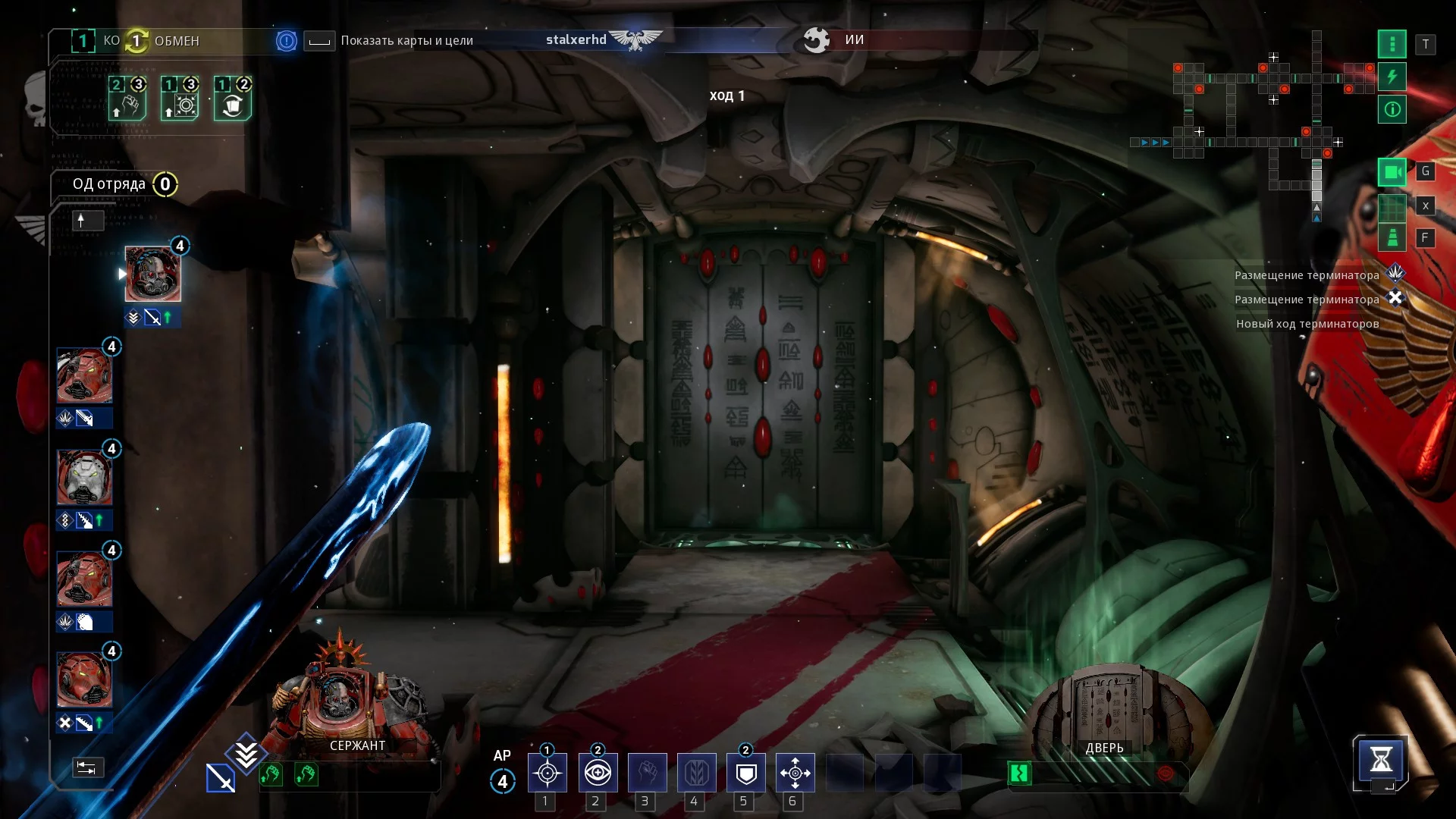Toggle the lightning bolt button
The image size is (1456, 819).
point(1392,77)
